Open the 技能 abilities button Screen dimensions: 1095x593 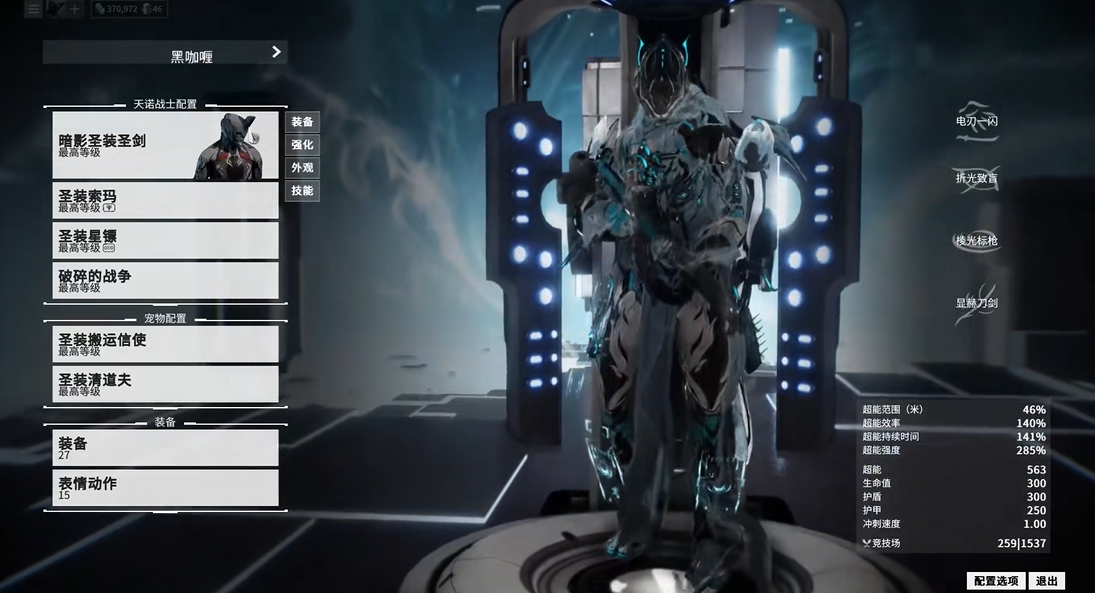pyautogui.click(x=302, y=191)
